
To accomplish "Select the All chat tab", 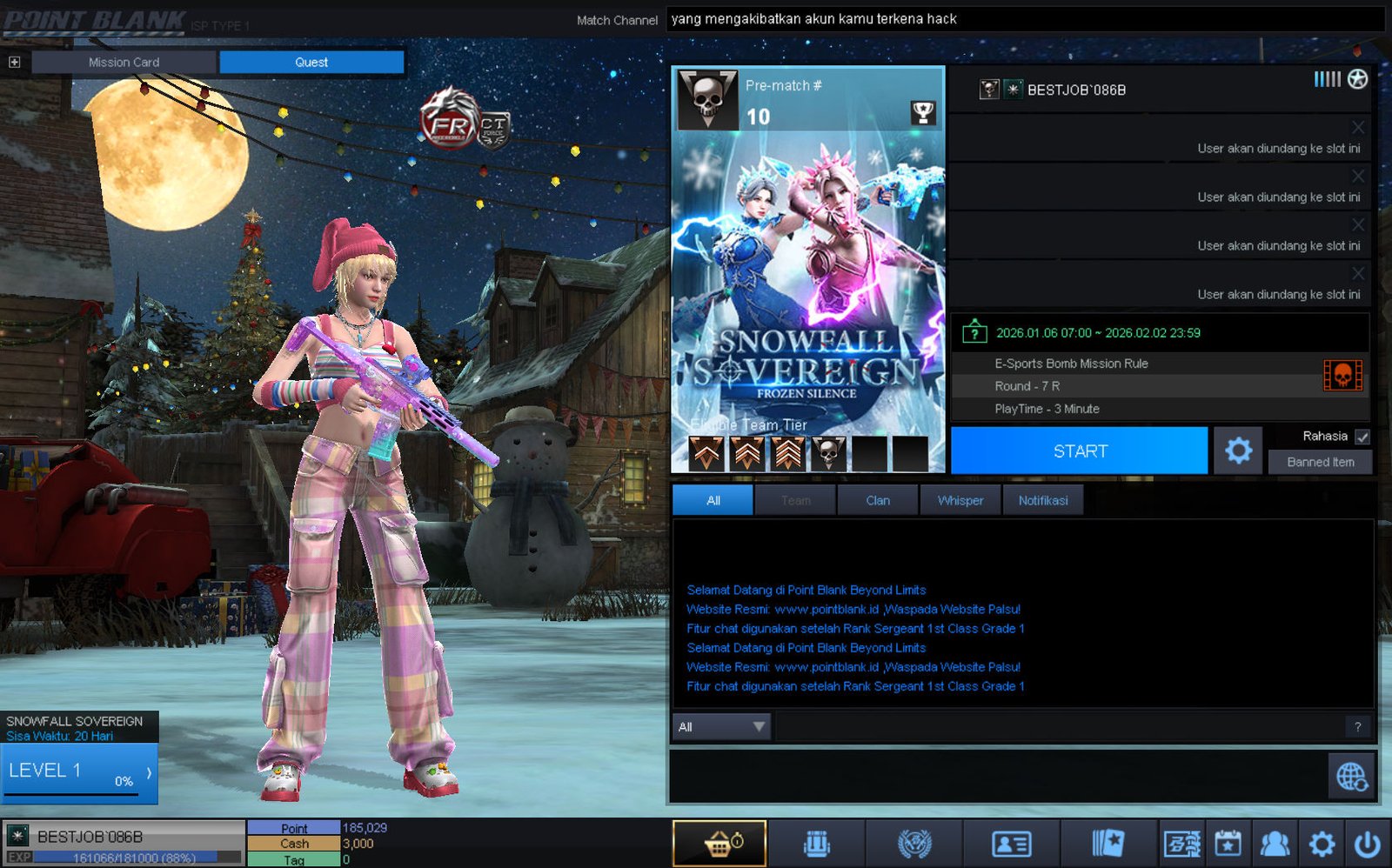I will 713,500.
